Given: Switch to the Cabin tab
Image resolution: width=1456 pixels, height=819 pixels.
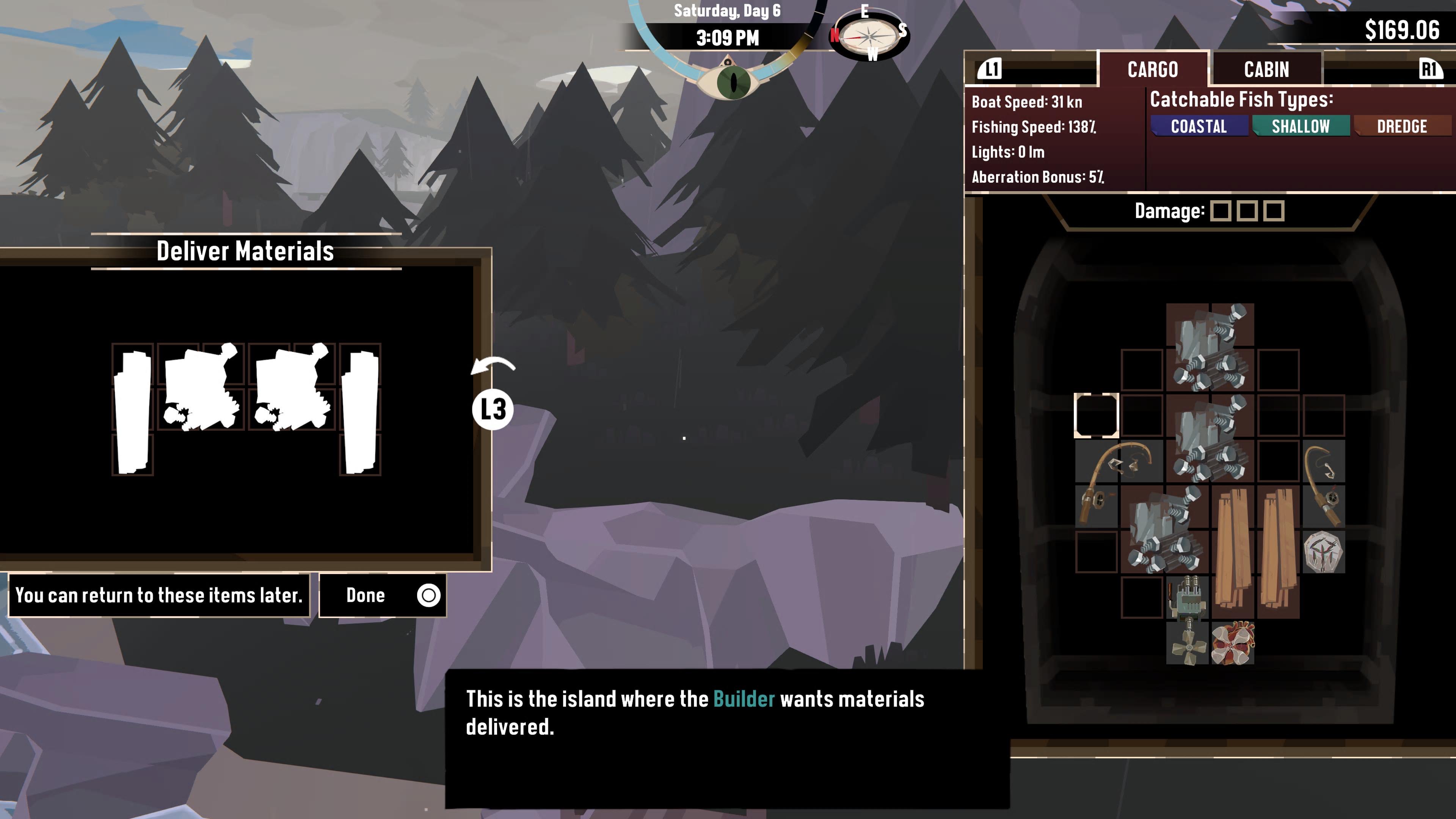Looking at the screenshot, I should [1266, 69].
